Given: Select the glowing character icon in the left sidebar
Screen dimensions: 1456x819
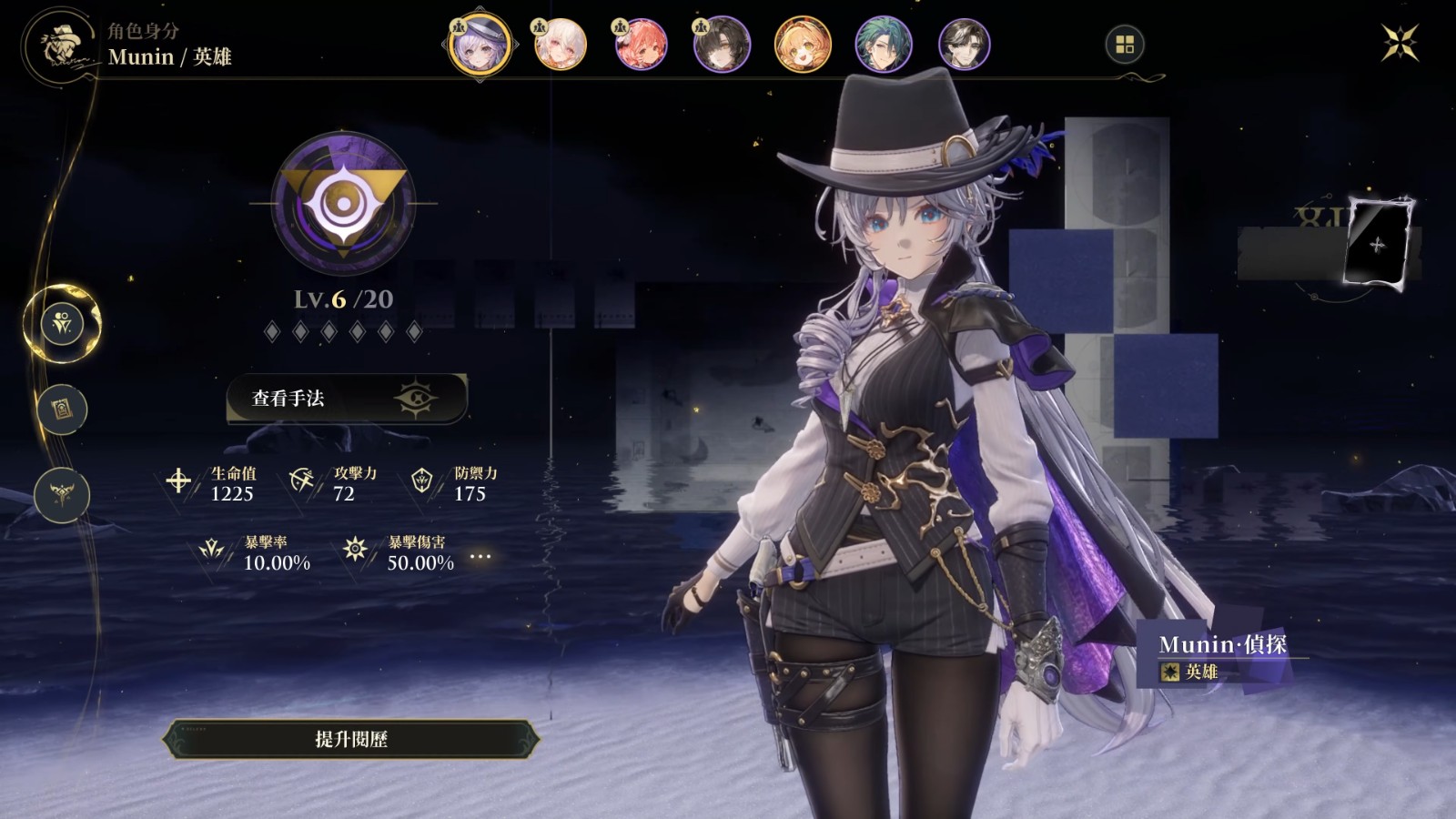Looking at the screenshot, I should point(62,321).
